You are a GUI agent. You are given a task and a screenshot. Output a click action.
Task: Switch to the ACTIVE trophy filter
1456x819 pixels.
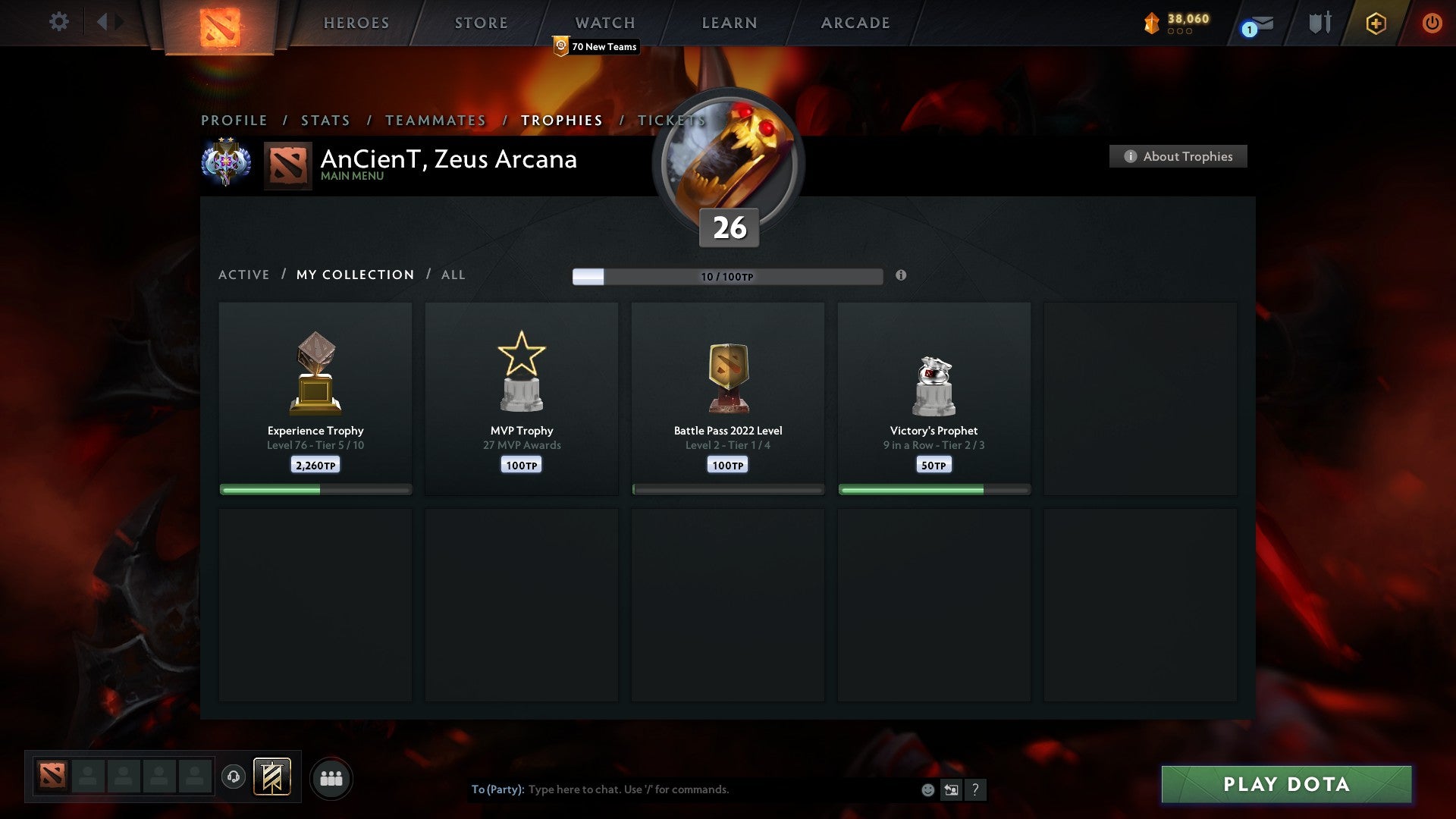click(244, 275)
